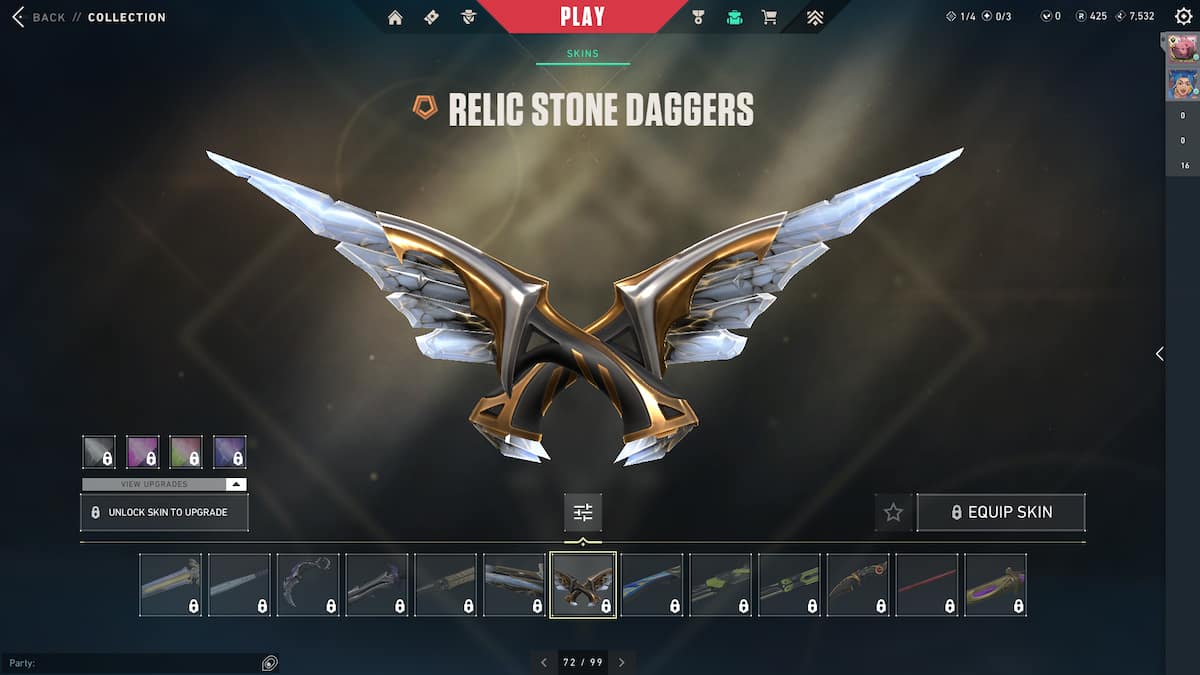Go back to the Collection screen
The image size is (1200, 675).
(48, 17)
